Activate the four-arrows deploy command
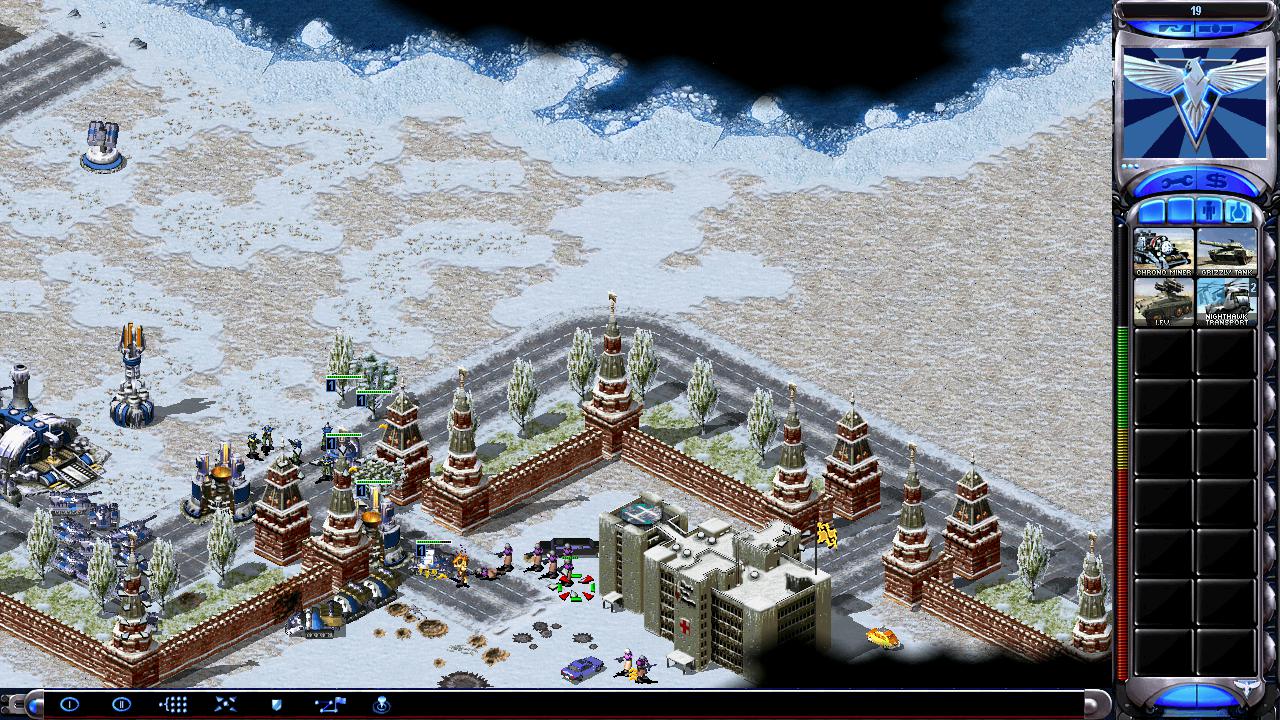This screenshot has height=720, width=1280. [225, 704]
